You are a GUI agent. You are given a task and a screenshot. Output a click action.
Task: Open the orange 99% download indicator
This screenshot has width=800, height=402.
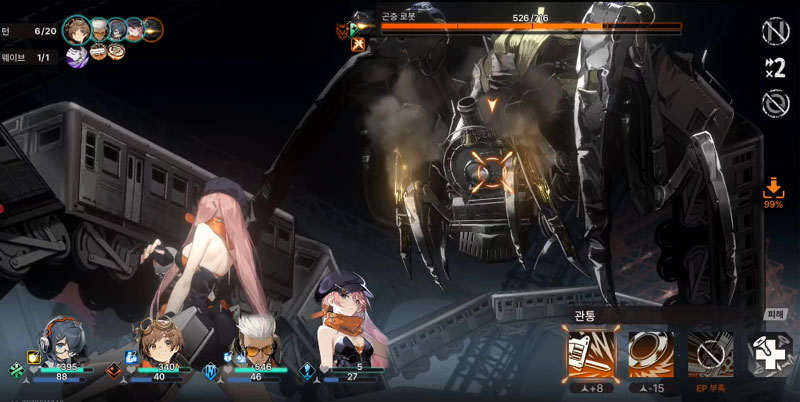(x=773, y=190)
